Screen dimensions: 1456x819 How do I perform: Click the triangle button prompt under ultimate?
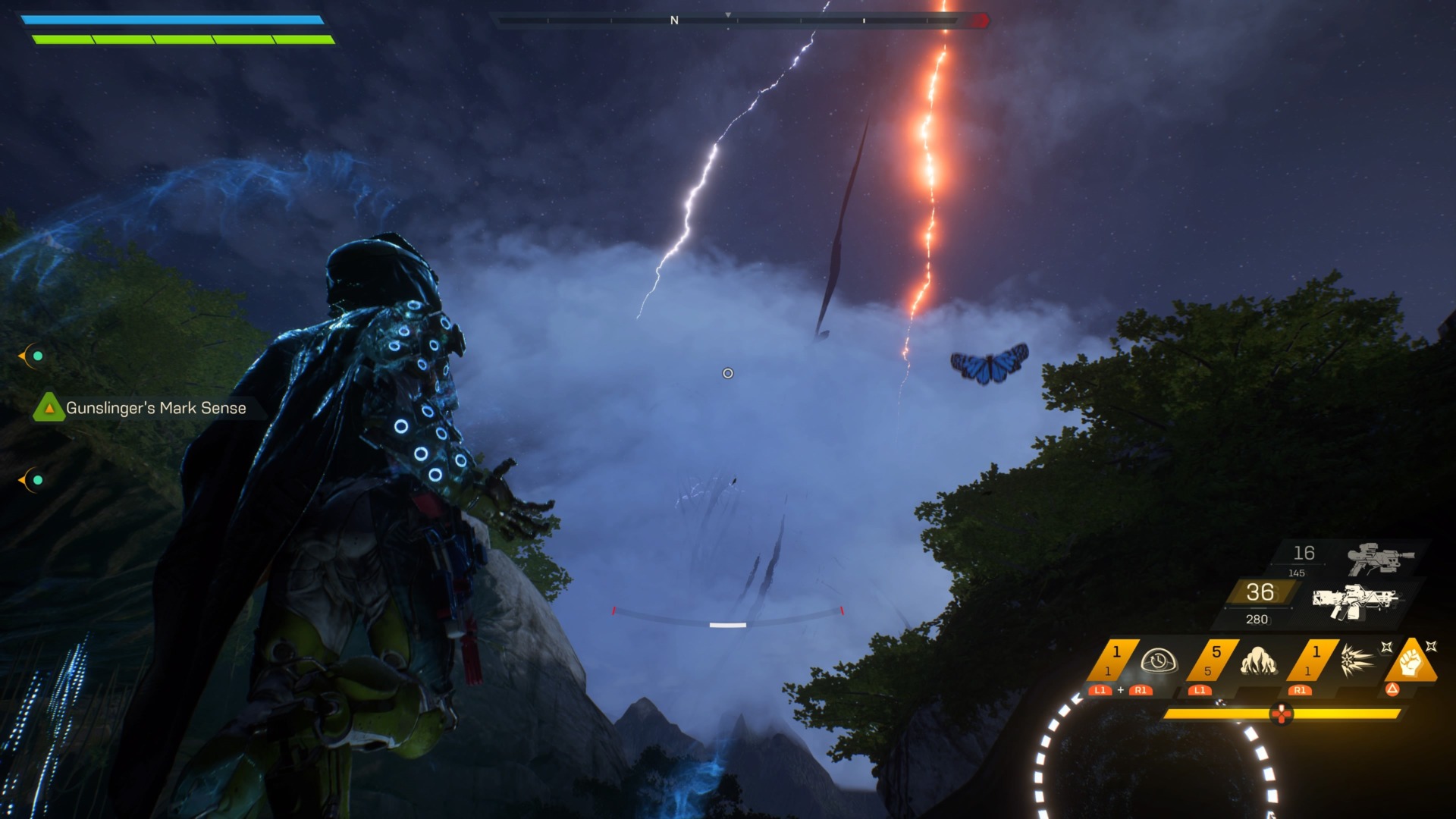coord(1392,689)
